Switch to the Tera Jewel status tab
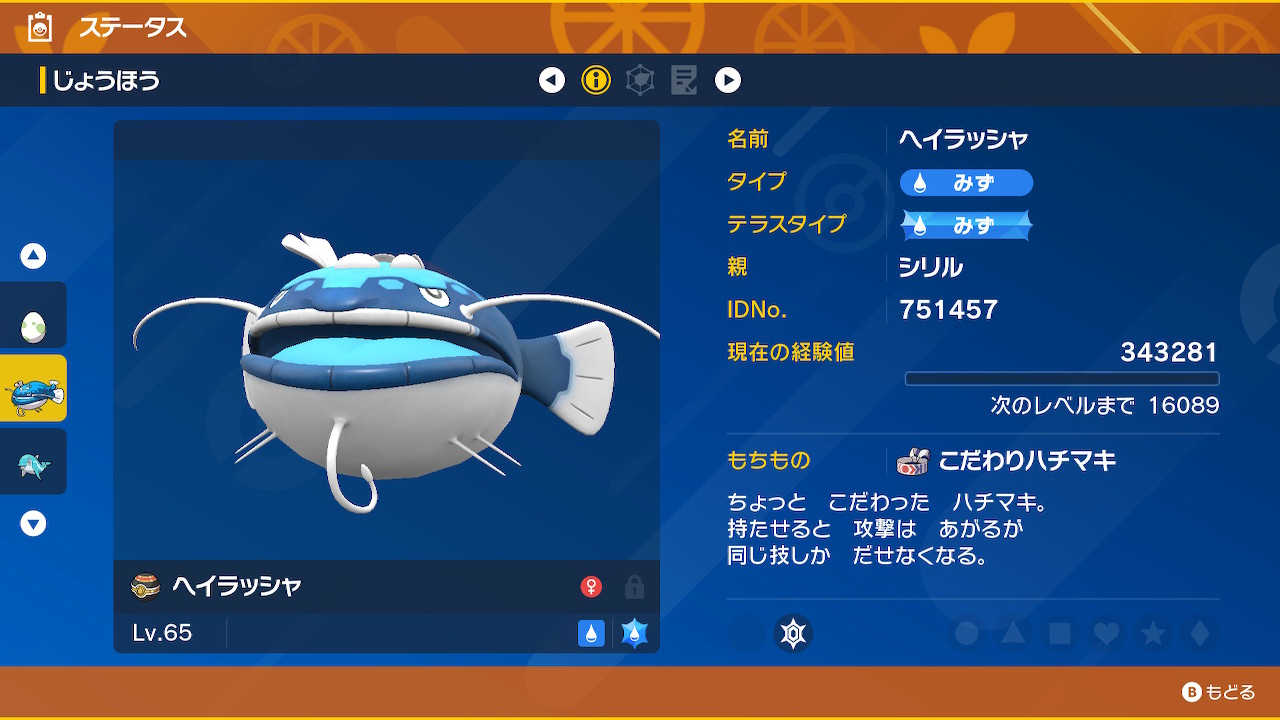The image size is (1280, 720). tap(640, 80)
